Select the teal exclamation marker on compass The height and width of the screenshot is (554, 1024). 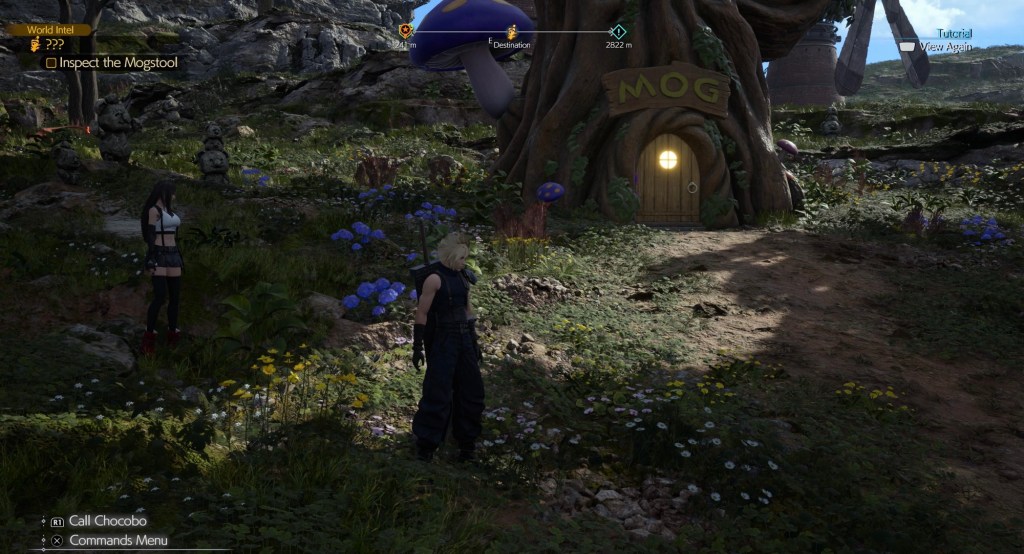pyautogui.click(x=618, y=31)
